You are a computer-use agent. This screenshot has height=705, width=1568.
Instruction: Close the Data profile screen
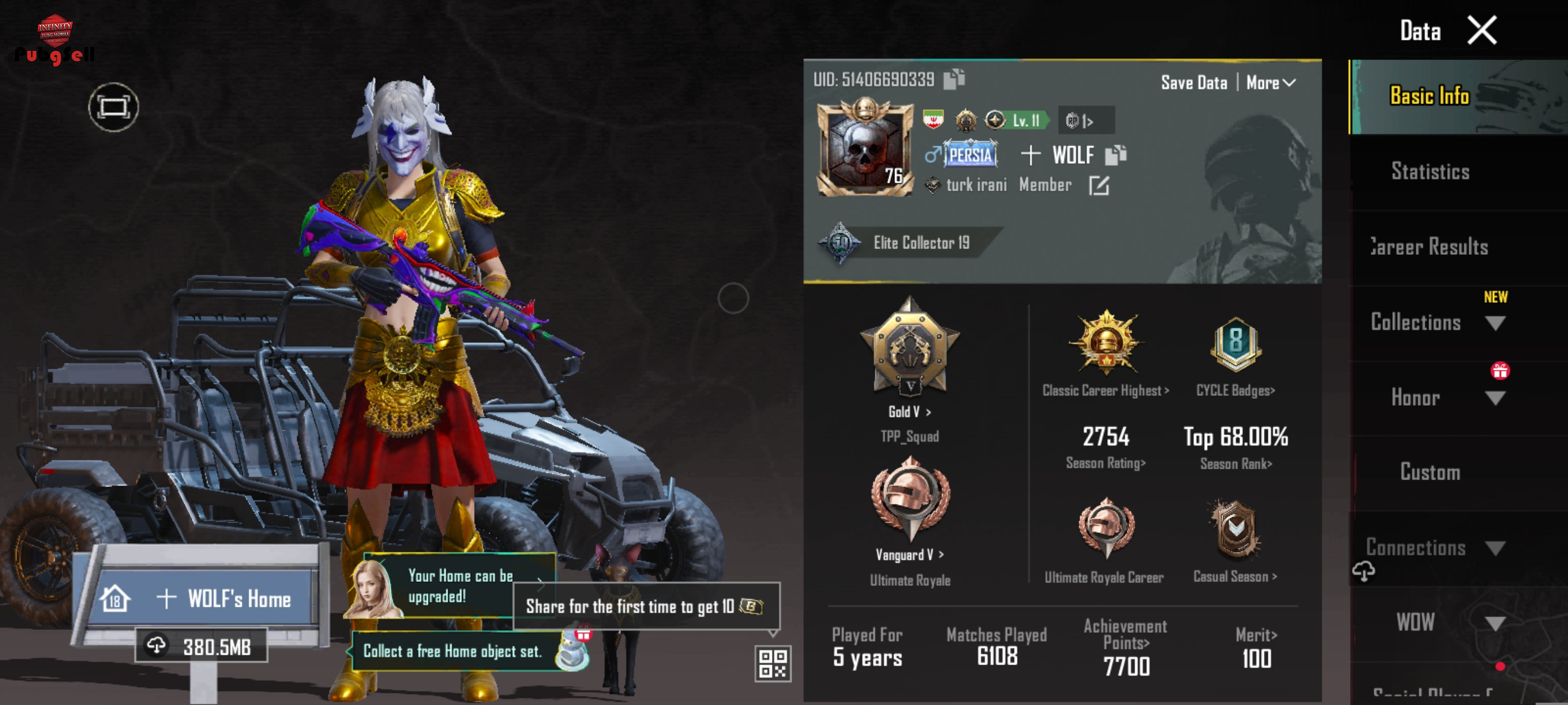pyautogui.click(x=1481, y=31)
